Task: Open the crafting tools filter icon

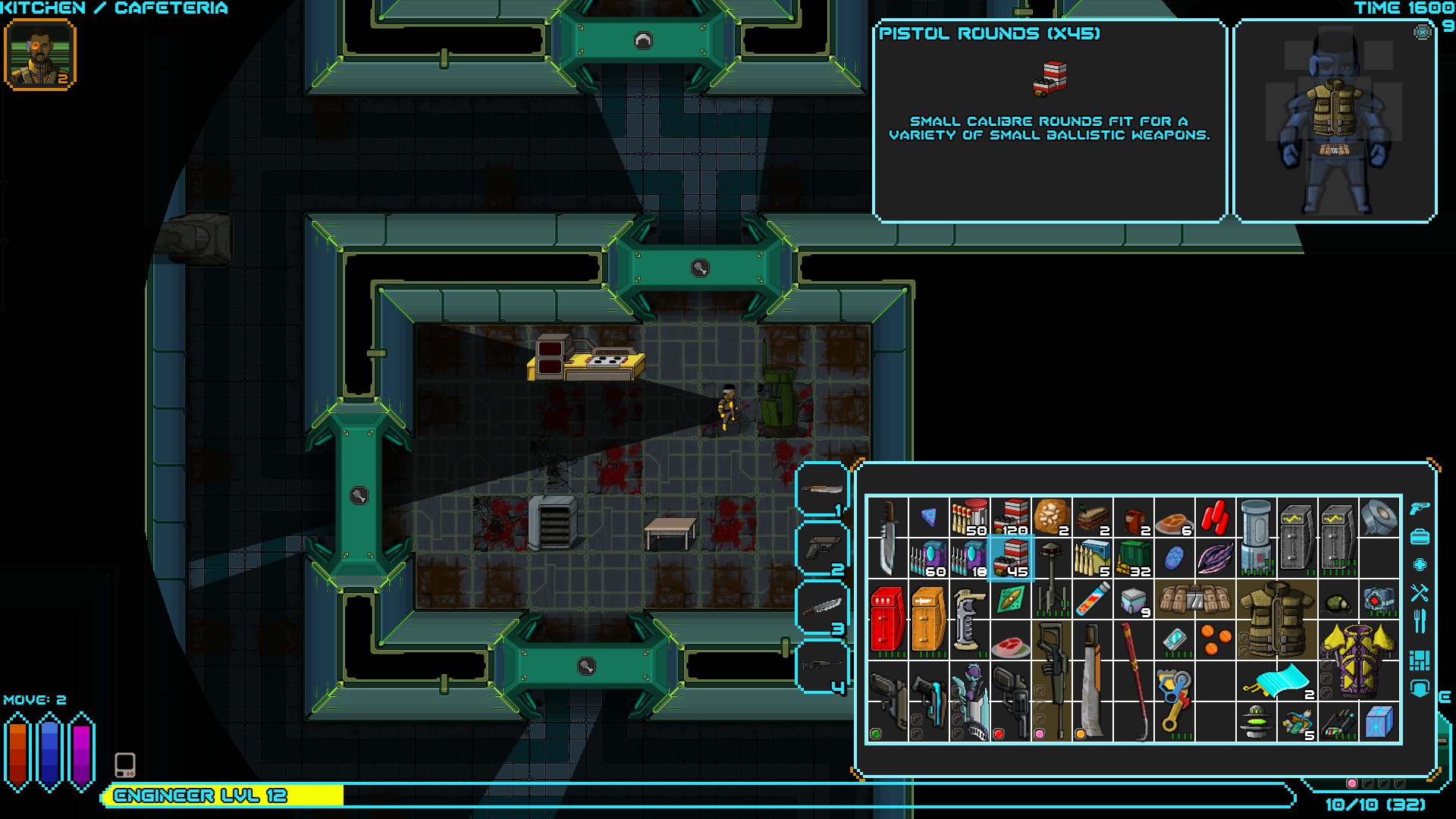Action: pyautogui.click(x=1420, y=591)
